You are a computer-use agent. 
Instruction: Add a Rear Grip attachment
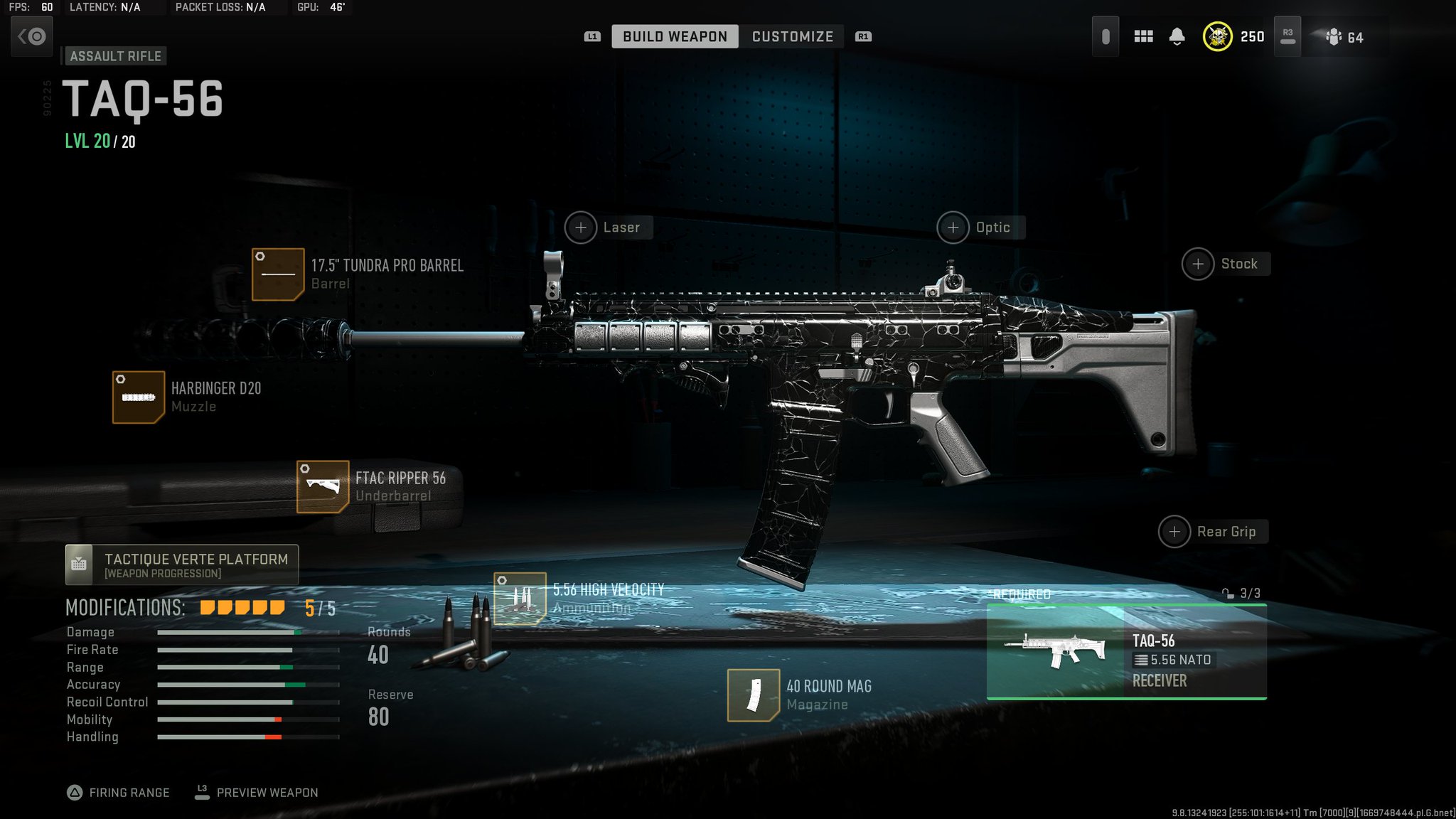pos(1175,531)
